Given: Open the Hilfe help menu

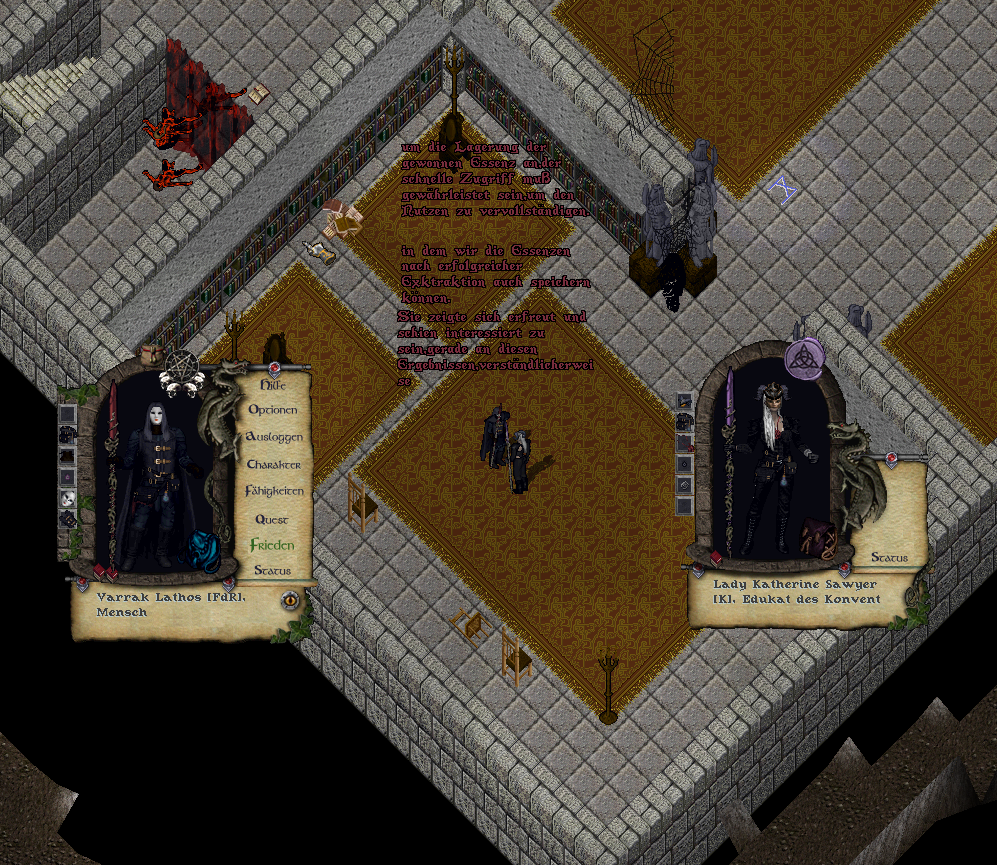Looking at the screenshot, I should [x=272, y=385].
